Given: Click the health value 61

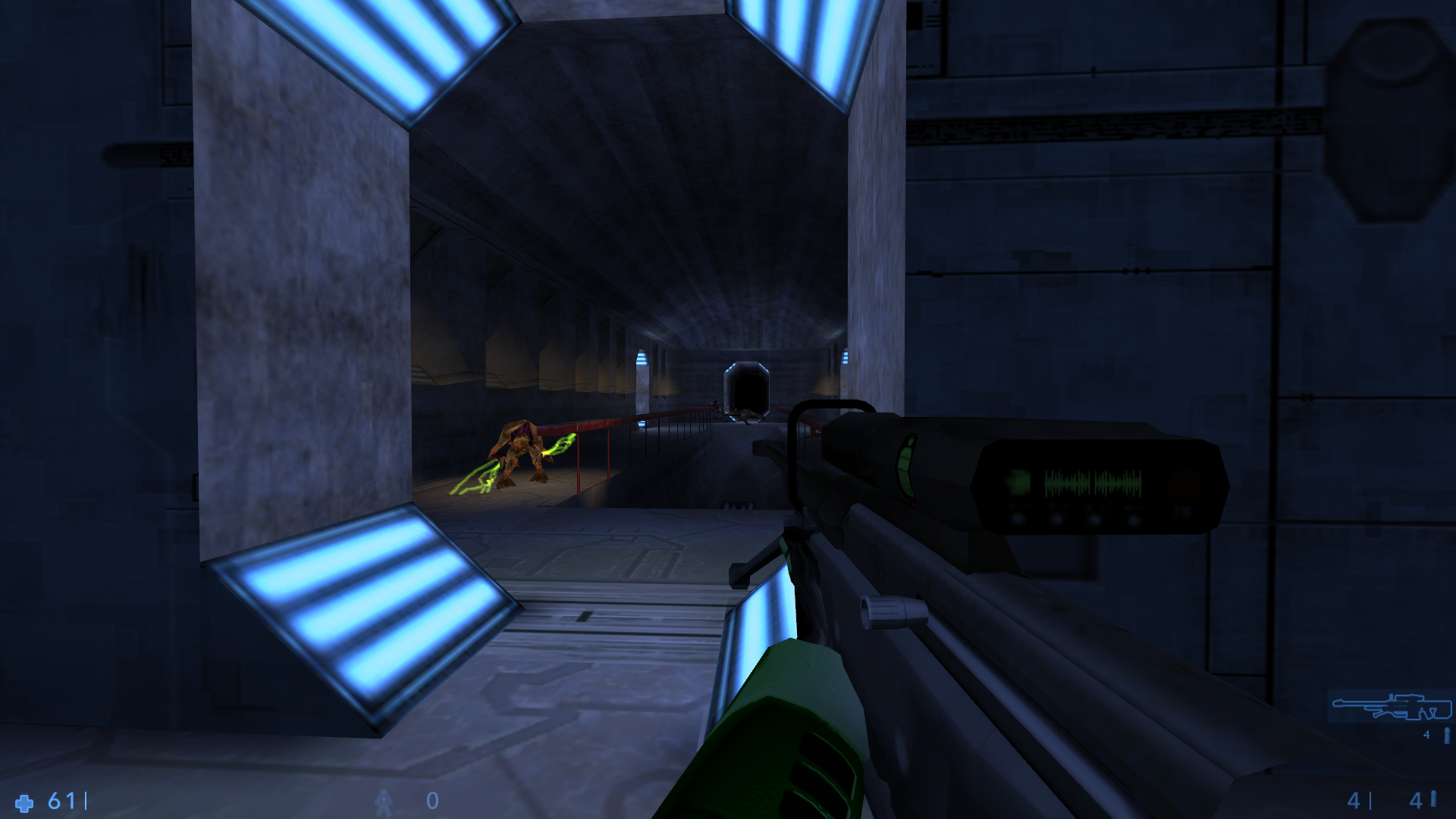Looking at the screenshot, I should click(62, 800).
